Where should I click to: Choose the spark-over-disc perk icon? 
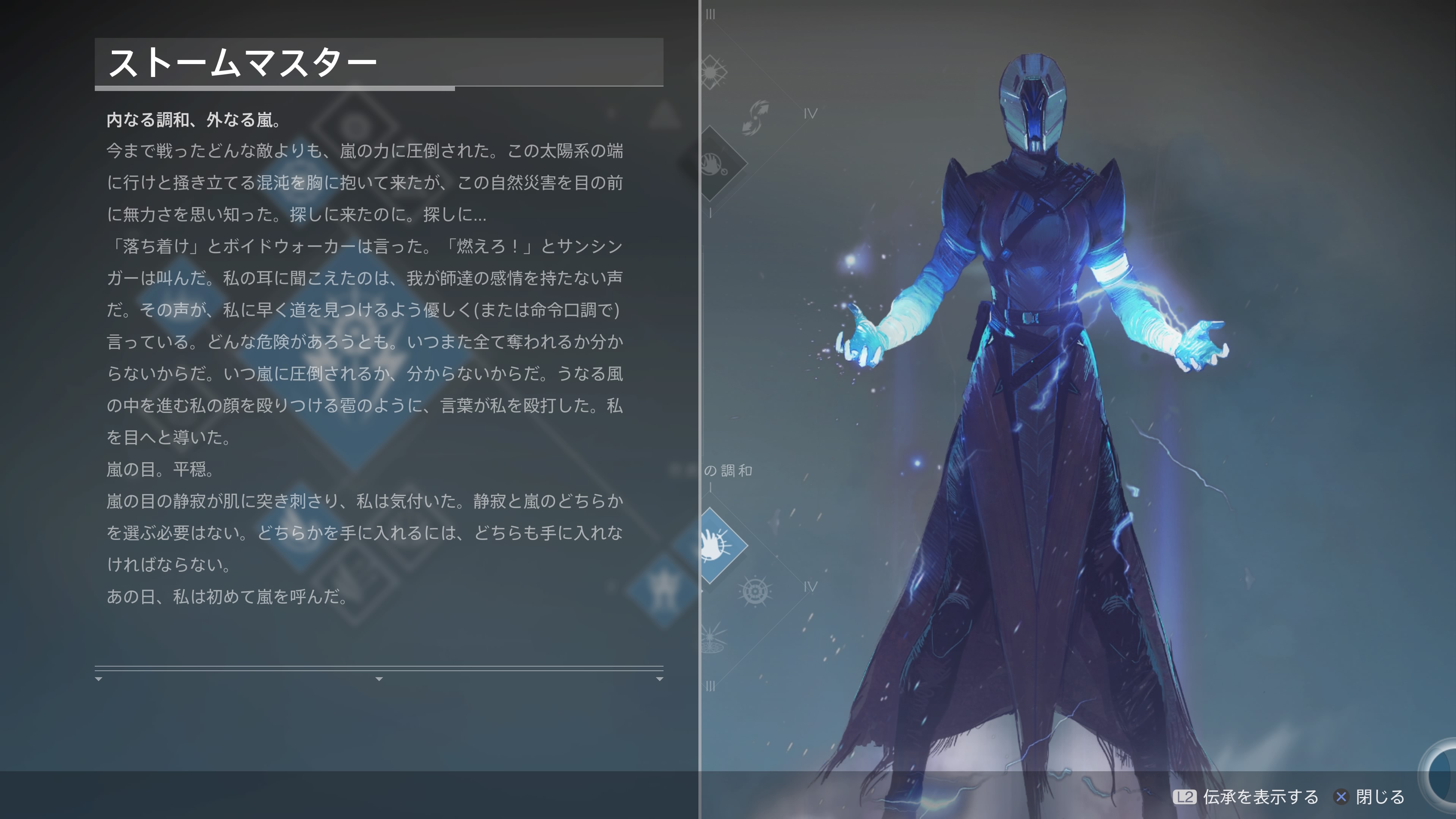(x=712, y=638)
